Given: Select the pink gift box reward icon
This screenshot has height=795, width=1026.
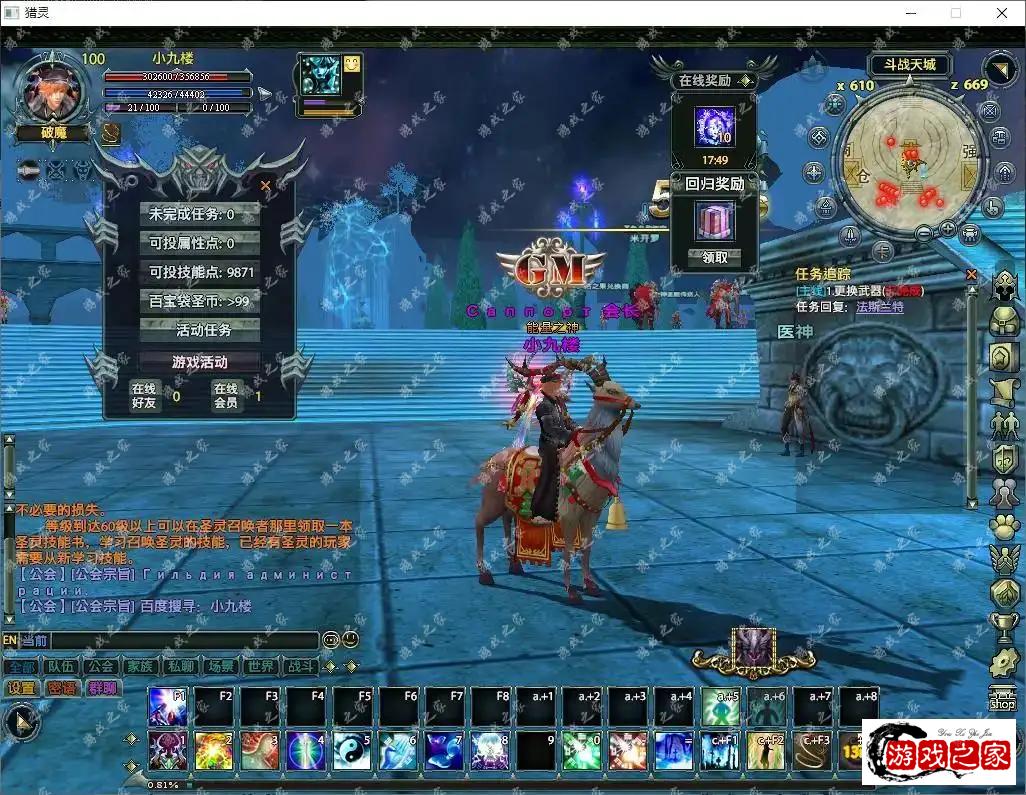Looking at the screenshot, I should [x=714, y=220].
